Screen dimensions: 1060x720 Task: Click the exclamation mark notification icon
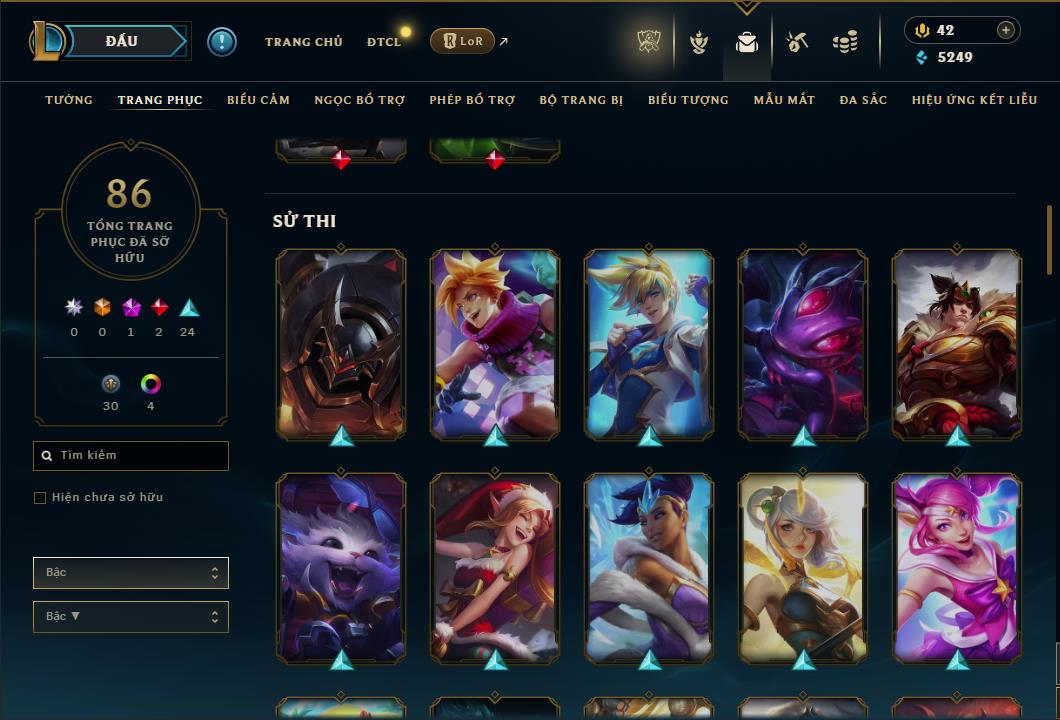[x=222, y=42]
